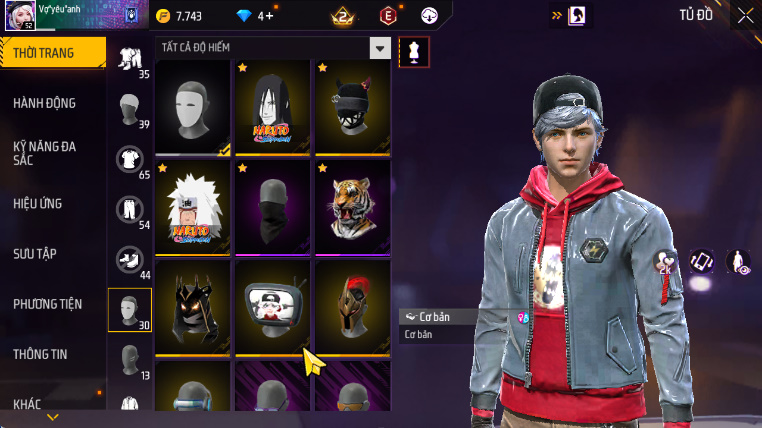762x428 pixels.
Task: Click the gold coin balance
Action: 180,16
